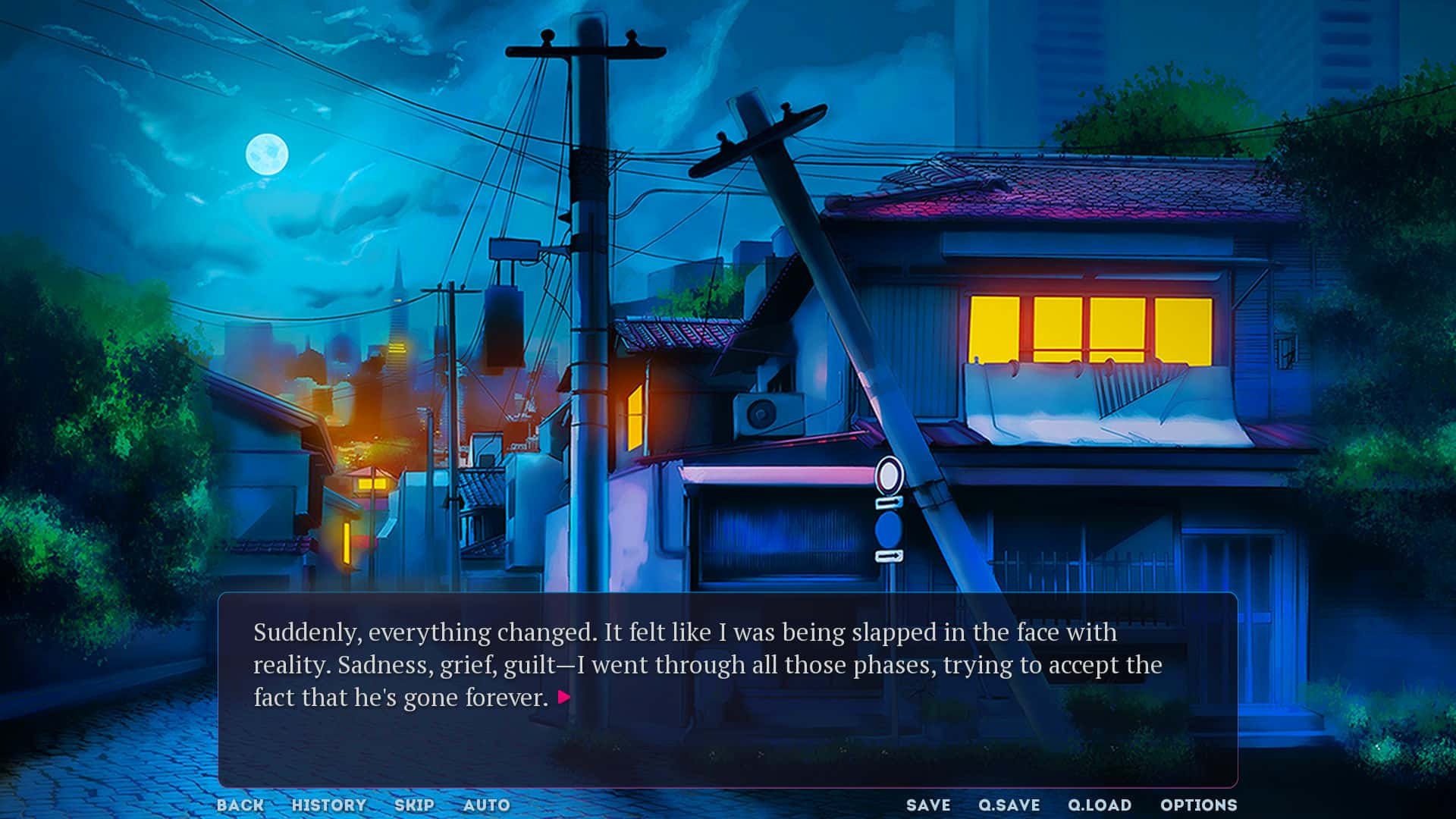Image resolution: width=1456 pixels, height=819 pixels.
Task: Click BACK at the bottom left
Action: 239,805
